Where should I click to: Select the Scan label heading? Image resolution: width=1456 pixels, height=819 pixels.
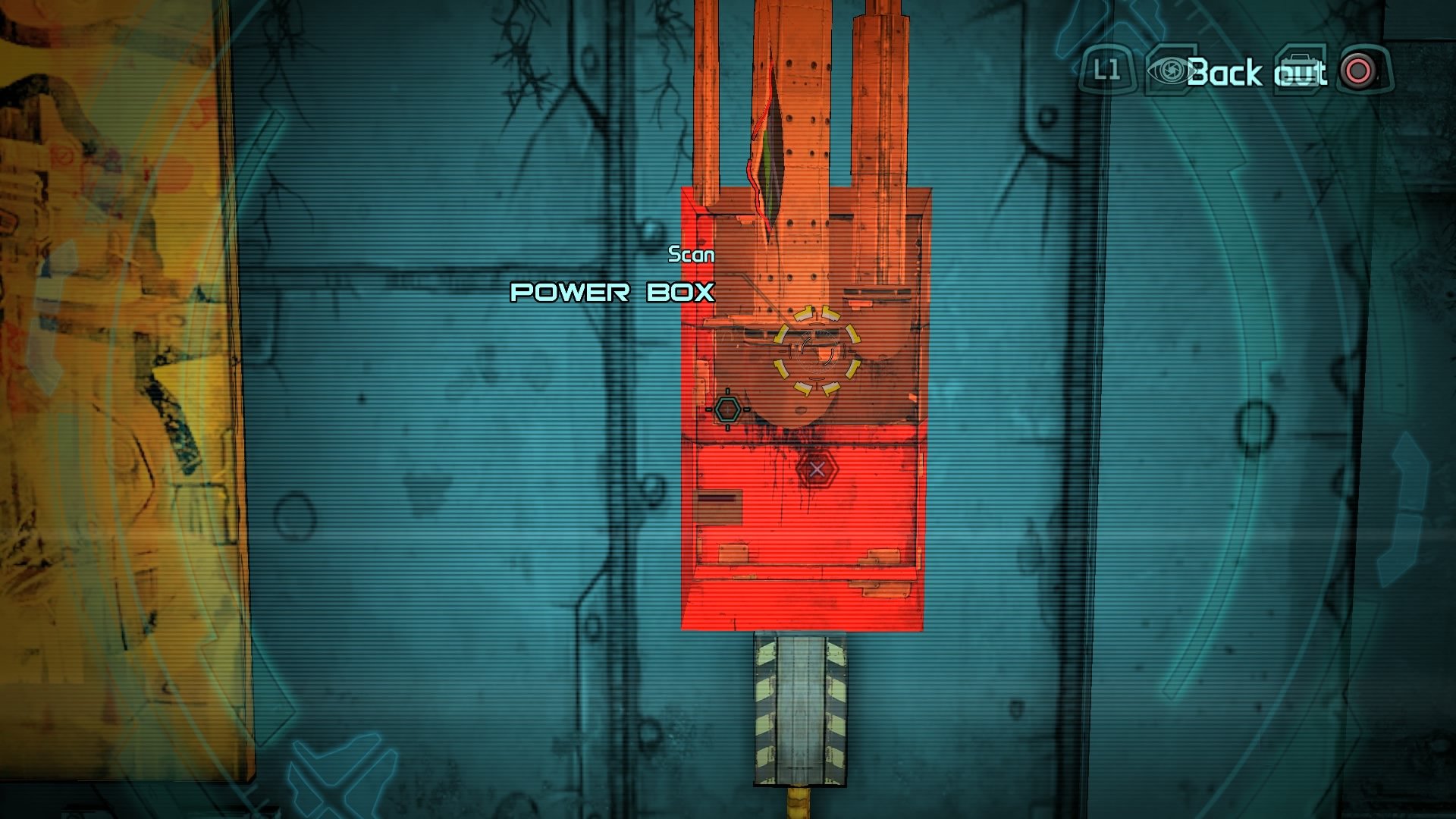(x=690, y=256)
